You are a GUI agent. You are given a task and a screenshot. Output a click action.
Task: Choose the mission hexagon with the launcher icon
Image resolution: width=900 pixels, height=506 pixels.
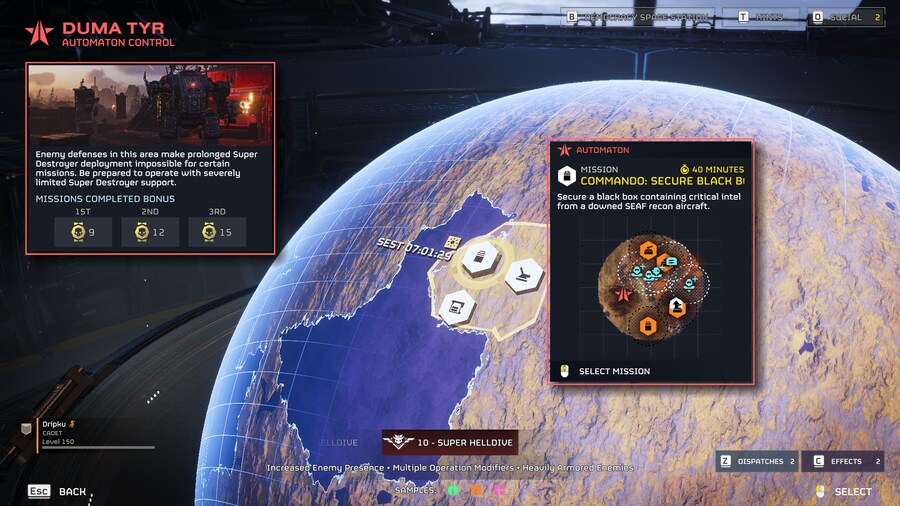click(x=524, y=275)
